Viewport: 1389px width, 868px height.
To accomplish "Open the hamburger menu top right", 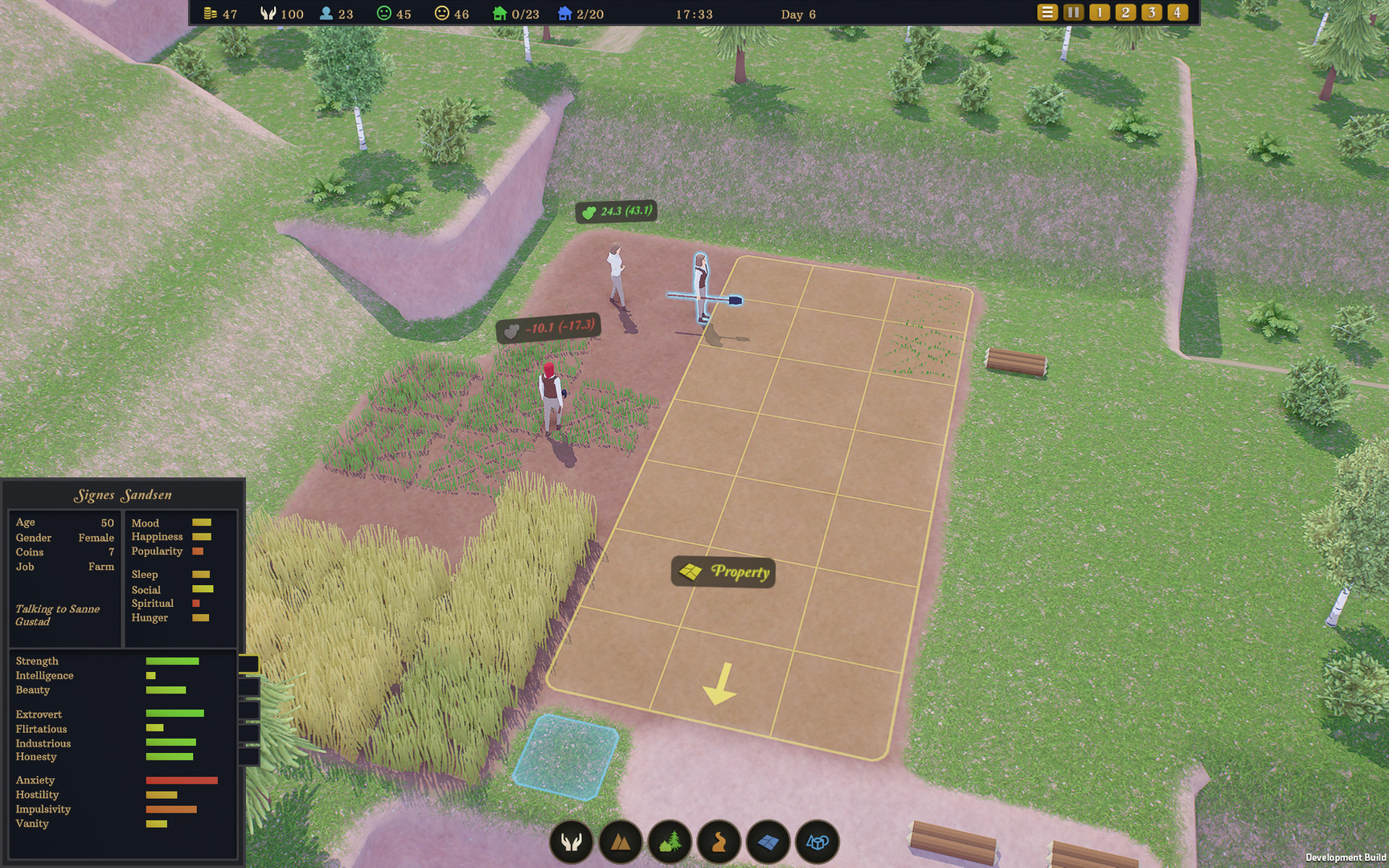I will [1047, 12].
